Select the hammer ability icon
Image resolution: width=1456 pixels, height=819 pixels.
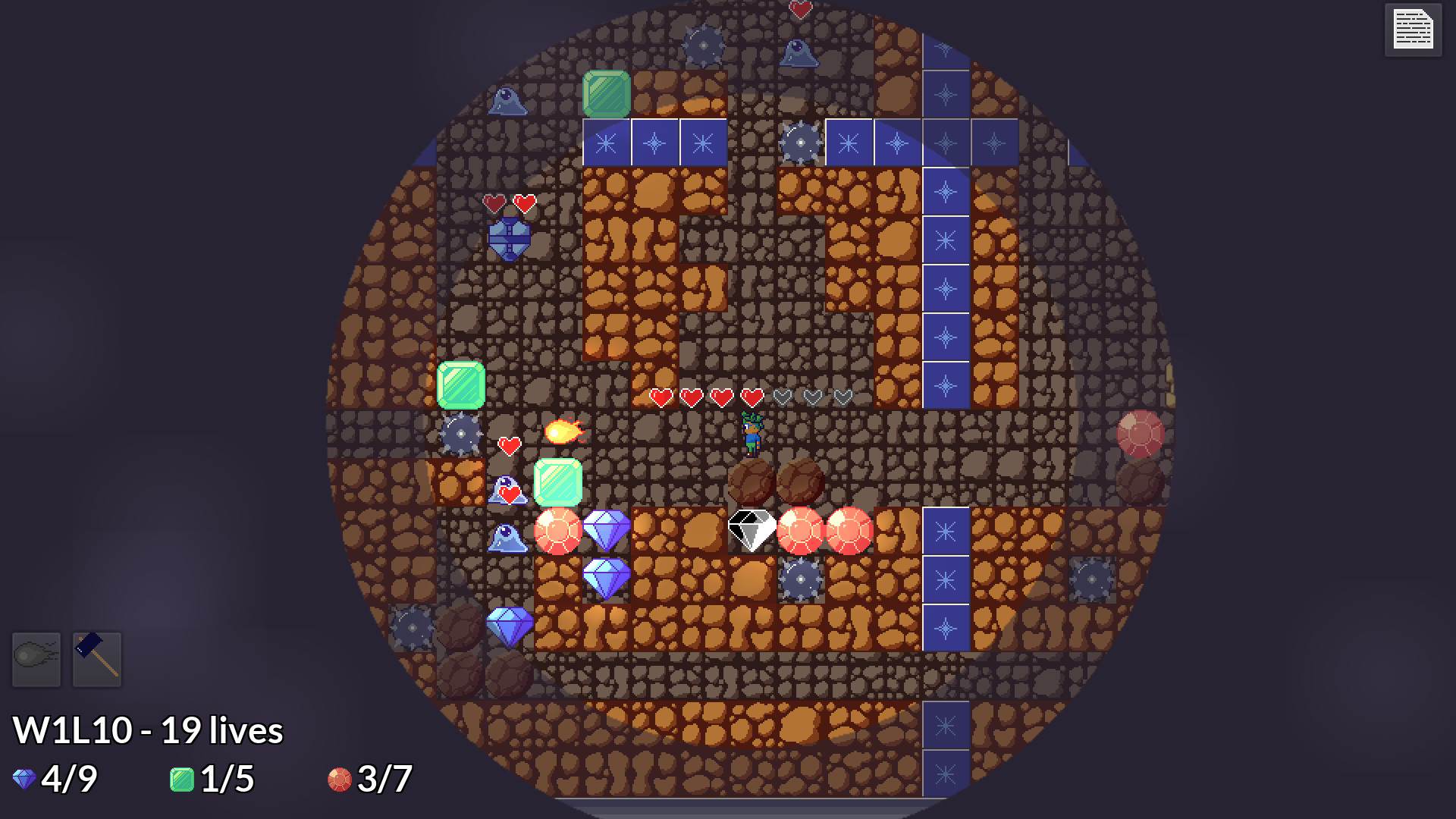[98, 658]
